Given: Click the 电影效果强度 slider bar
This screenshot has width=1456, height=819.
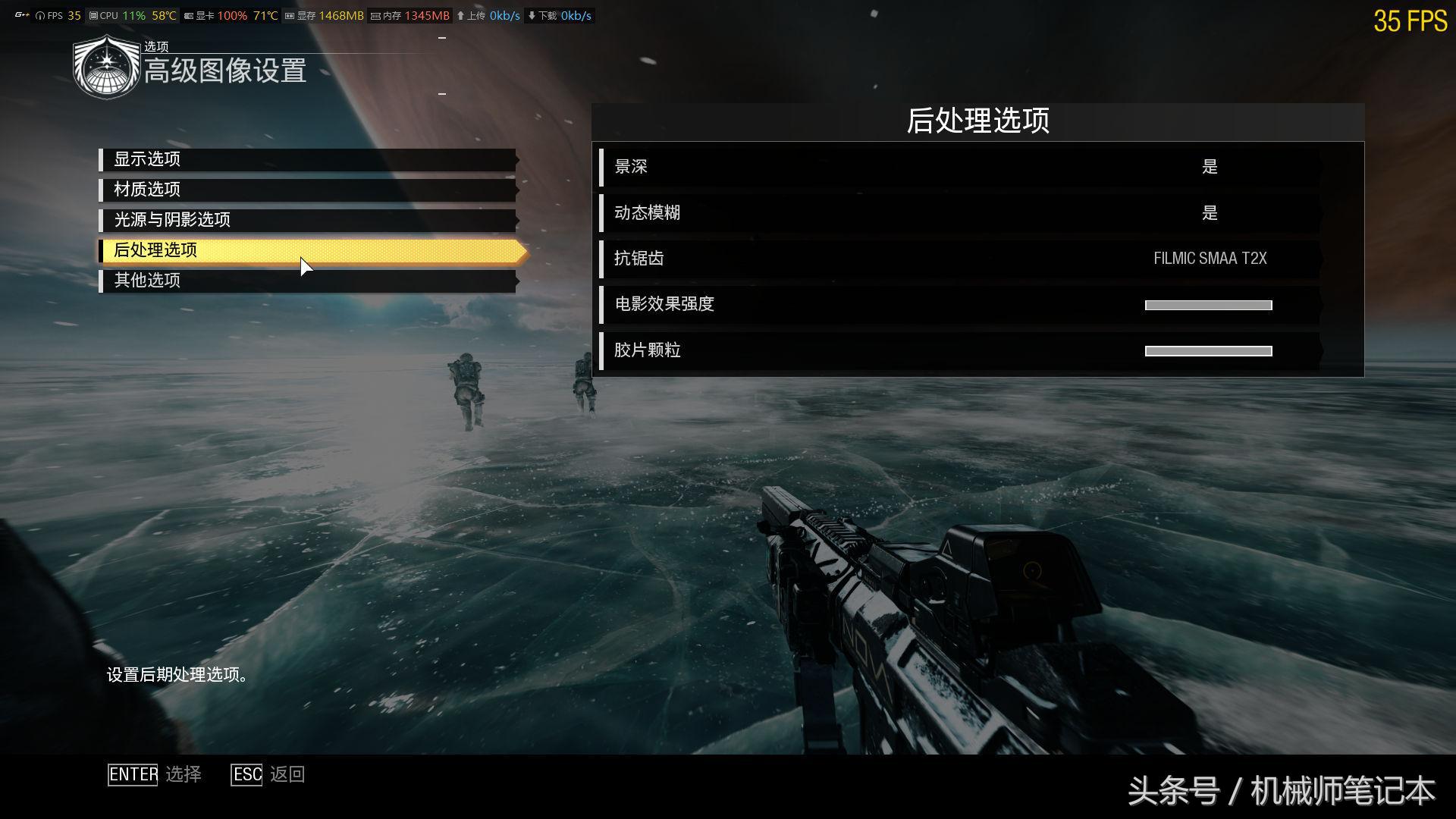Looking at the screenshot, I should [x=1209, y=305].
